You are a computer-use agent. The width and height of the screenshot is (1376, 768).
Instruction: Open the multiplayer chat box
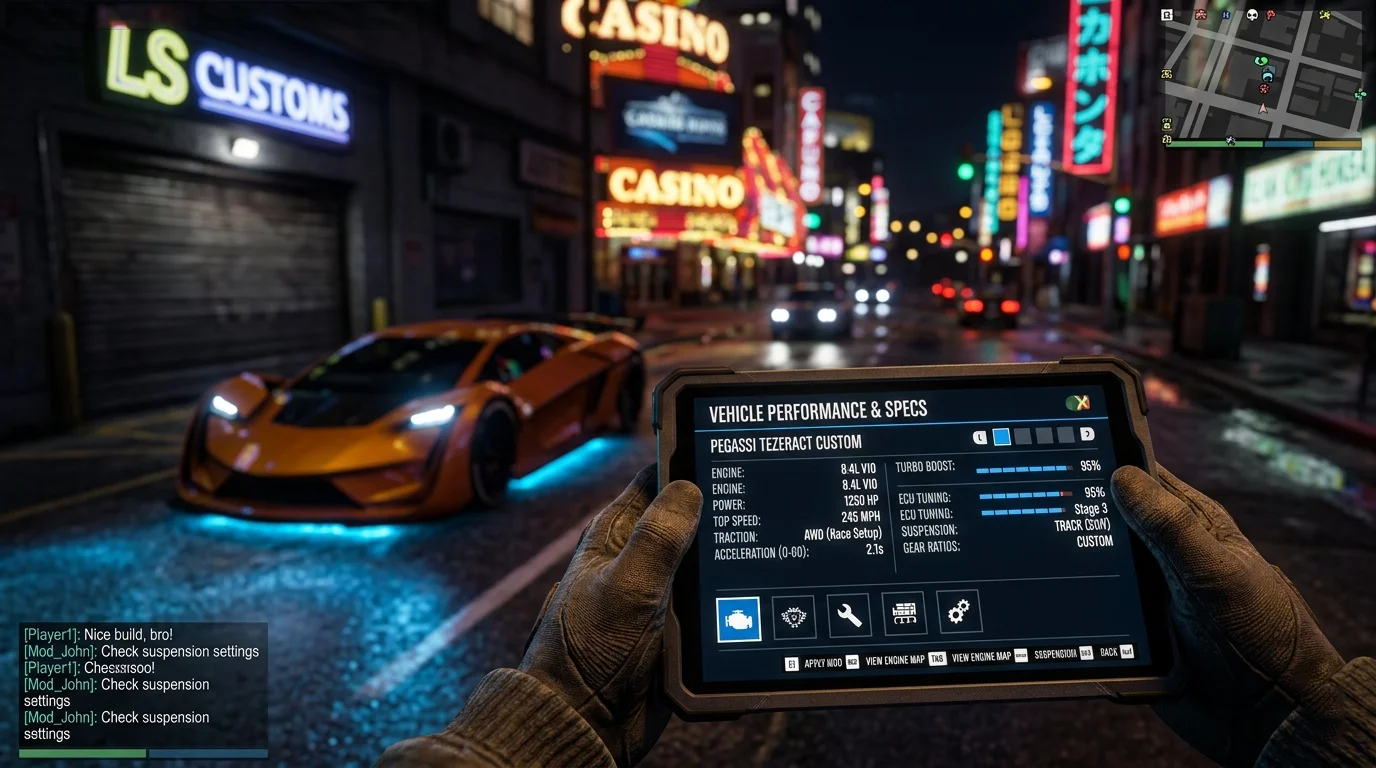click(x=143, y=685)
